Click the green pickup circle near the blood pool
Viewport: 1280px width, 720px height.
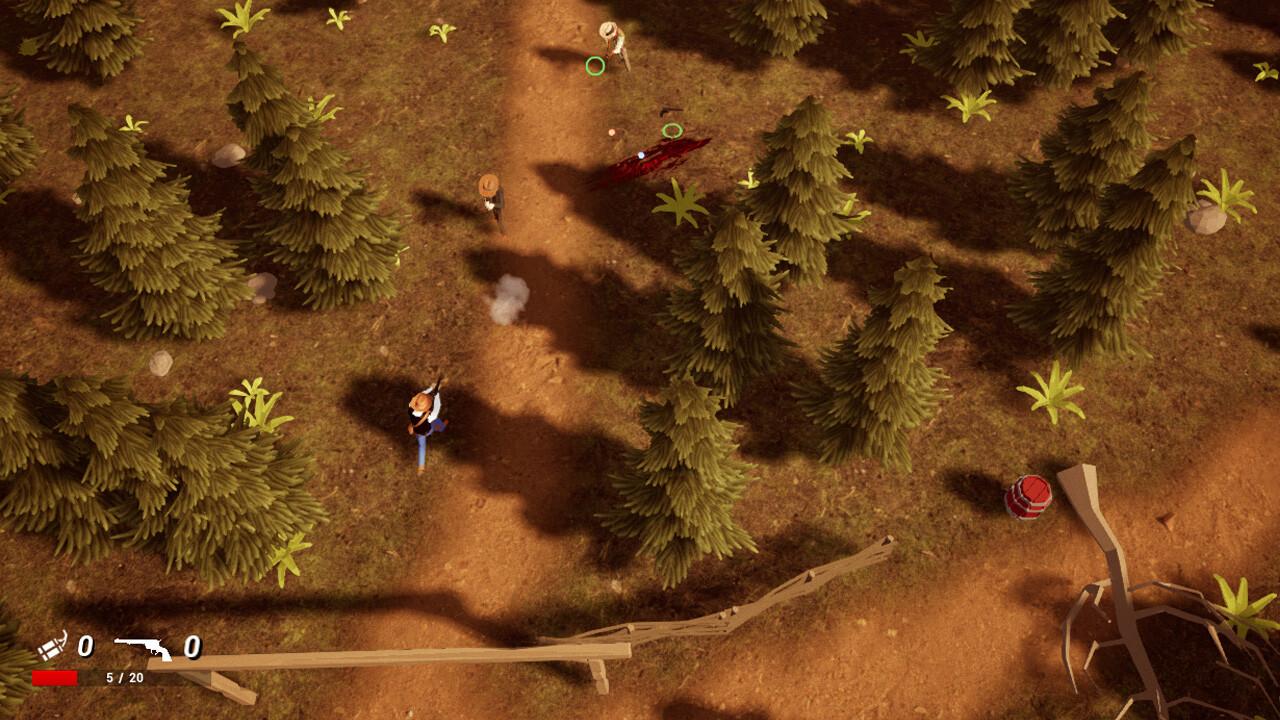coord(675,131)
